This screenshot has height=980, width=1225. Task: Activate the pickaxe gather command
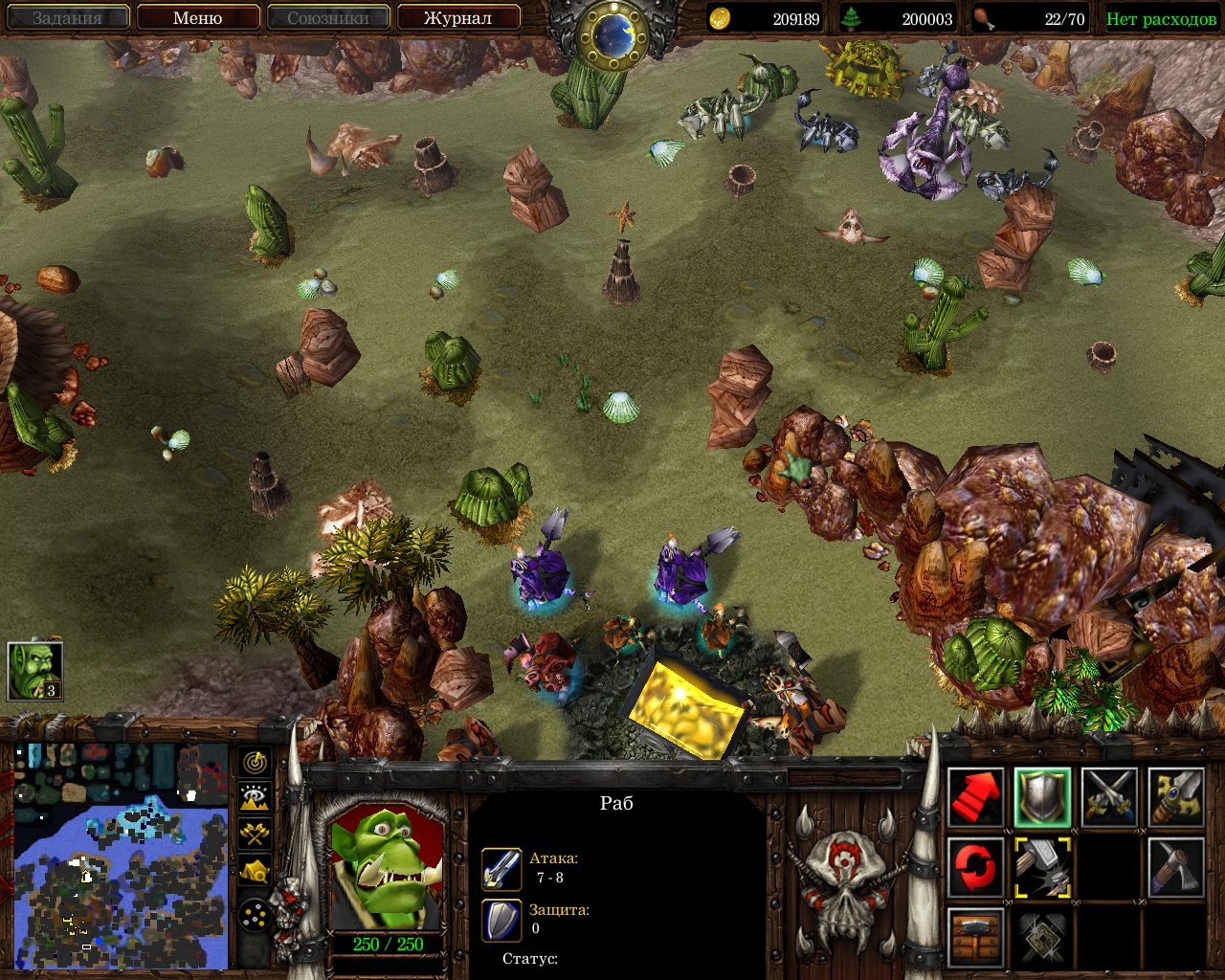pyautogui.click(x=1176, y=867)
